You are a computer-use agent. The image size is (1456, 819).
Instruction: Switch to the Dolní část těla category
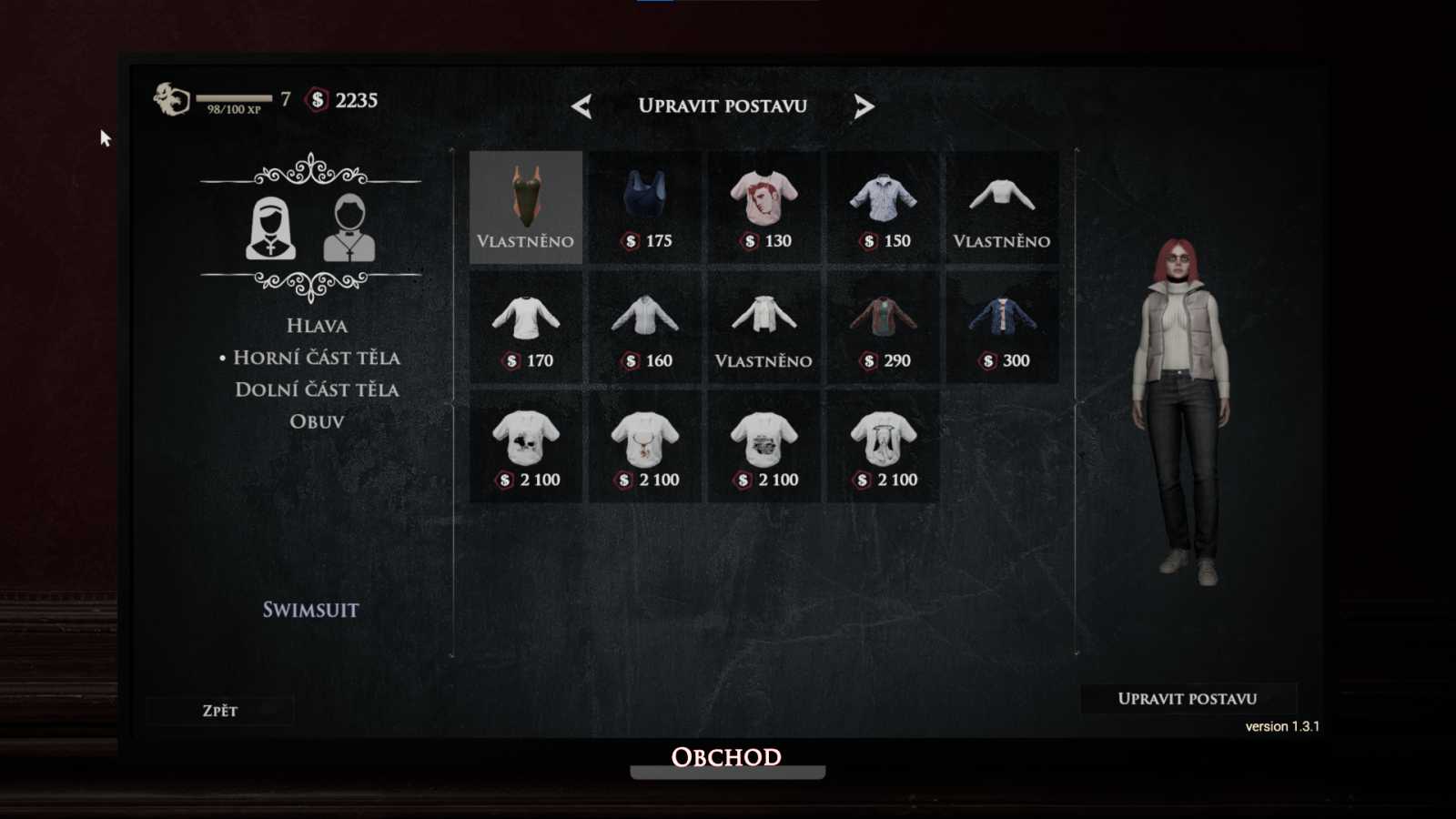point(316,389)
